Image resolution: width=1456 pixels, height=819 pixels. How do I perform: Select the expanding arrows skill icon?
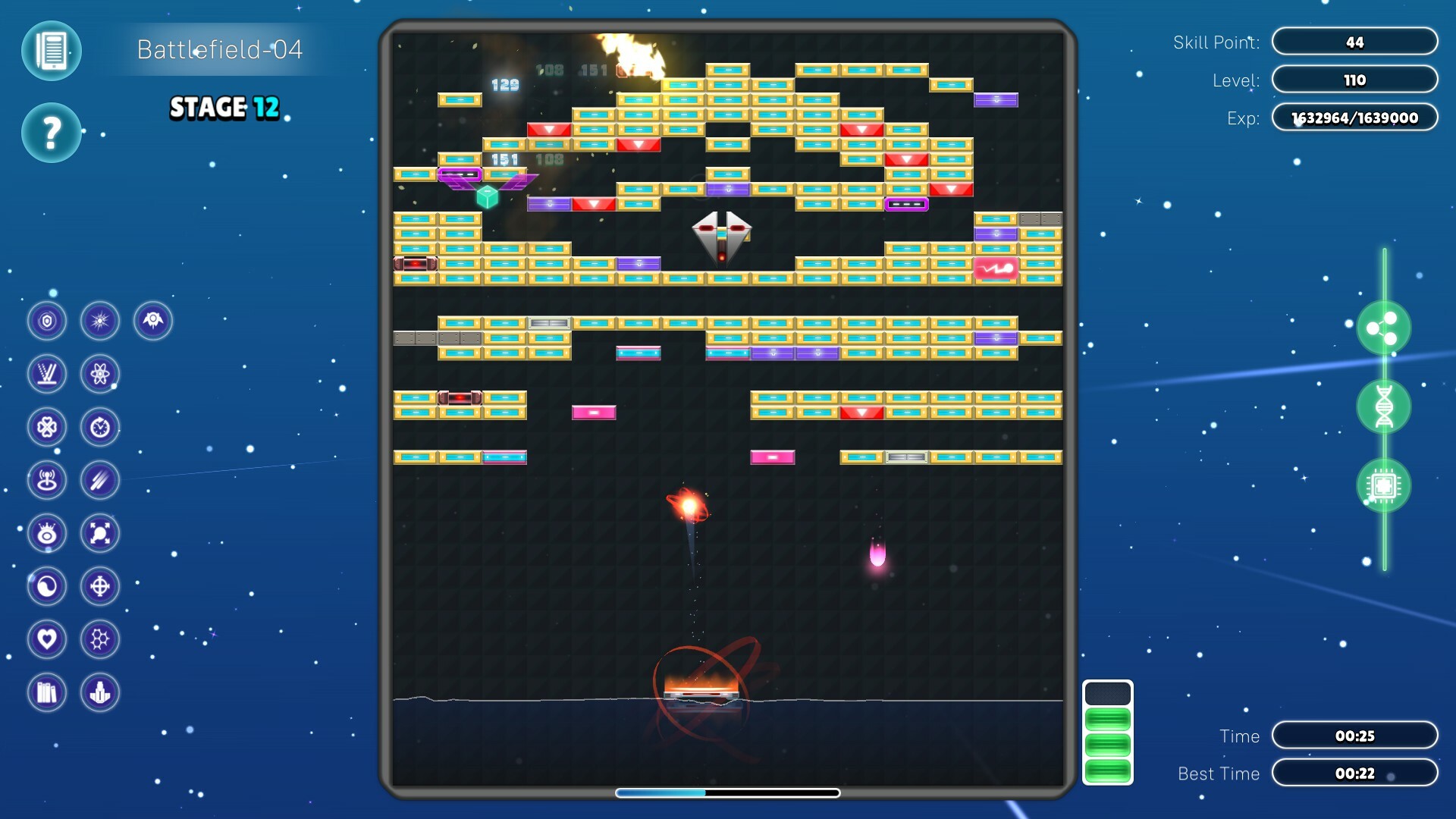point(100,533)
